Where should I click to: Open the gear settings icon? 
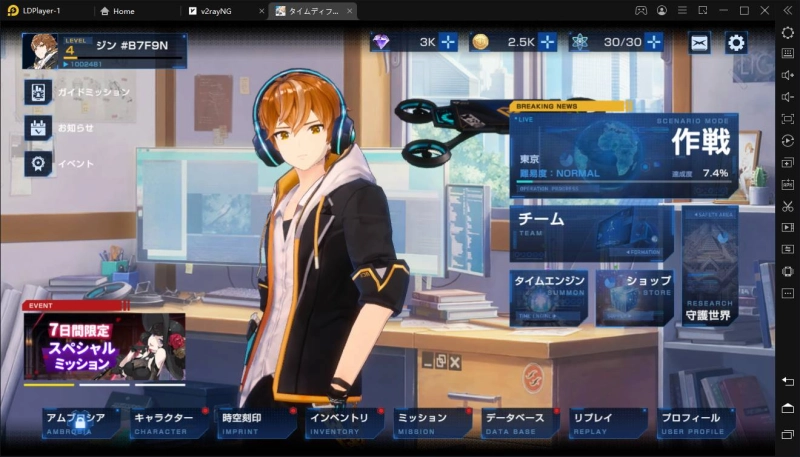click(x=736, y=42)
